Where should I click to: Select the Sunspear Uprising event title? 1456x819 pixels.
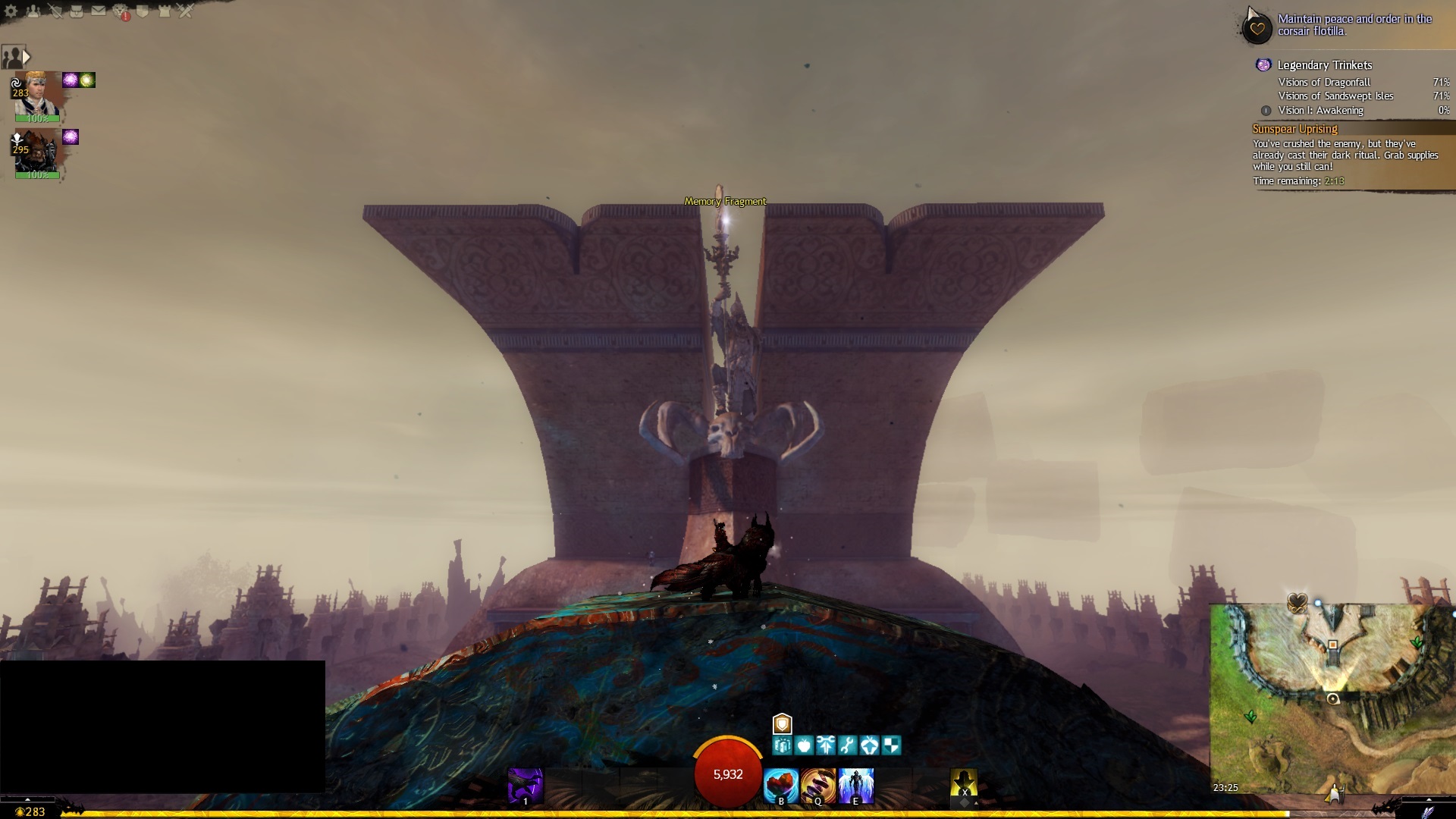click(1294, 129)
